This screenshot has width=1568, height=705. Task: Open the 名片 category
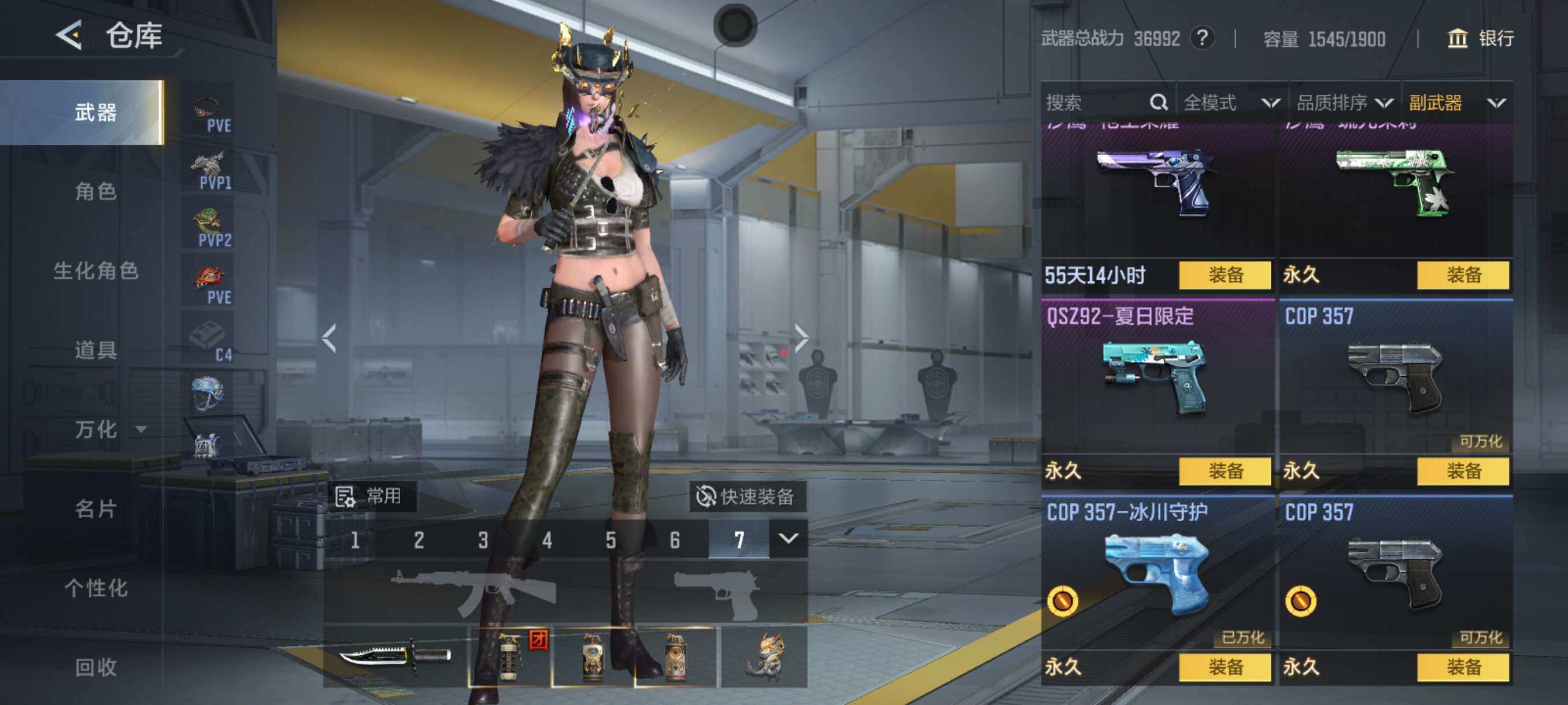click(x=95, y=509)
